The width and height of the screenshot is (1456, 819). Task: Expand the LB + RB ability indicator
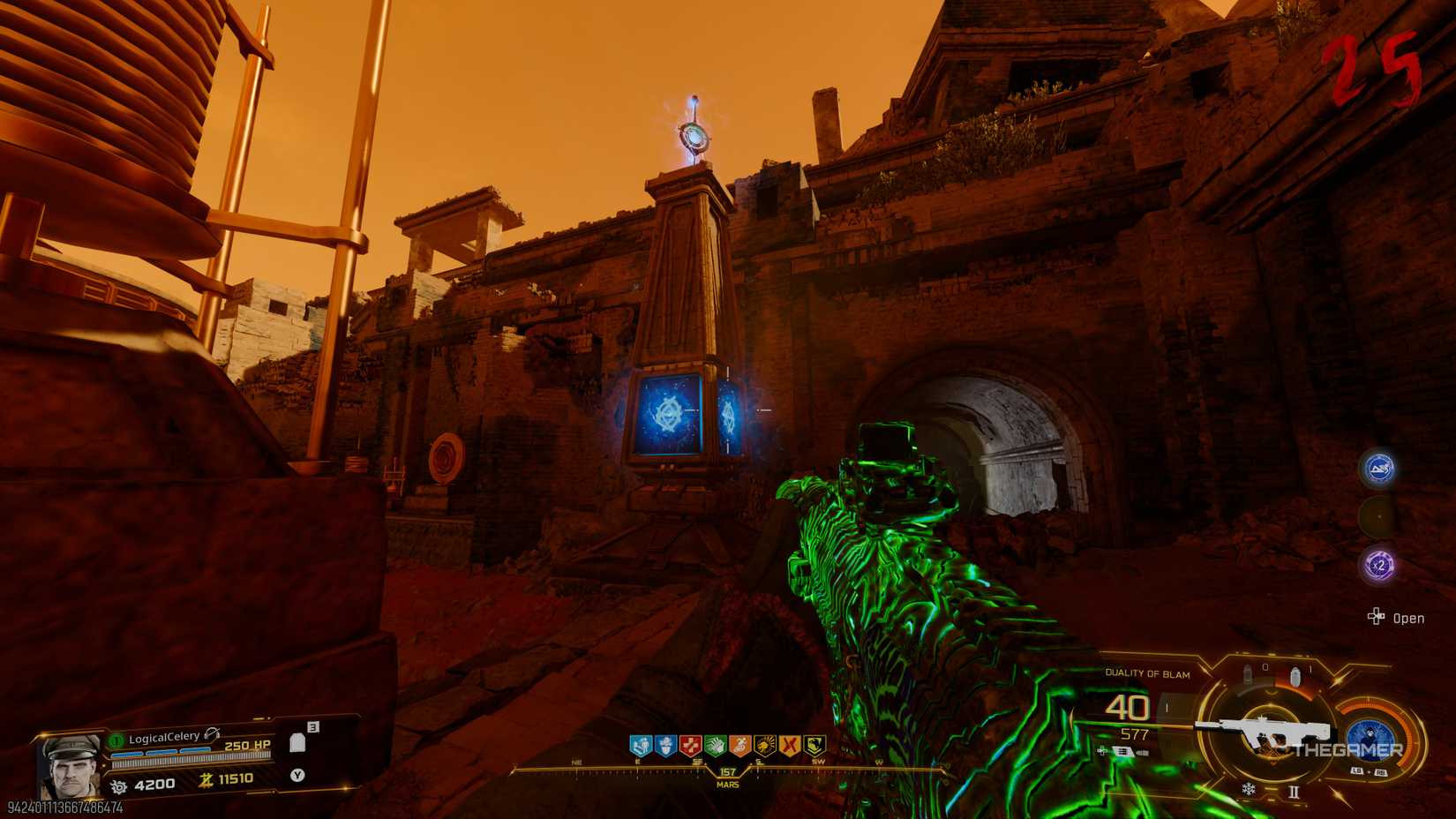click(1369, 770)
